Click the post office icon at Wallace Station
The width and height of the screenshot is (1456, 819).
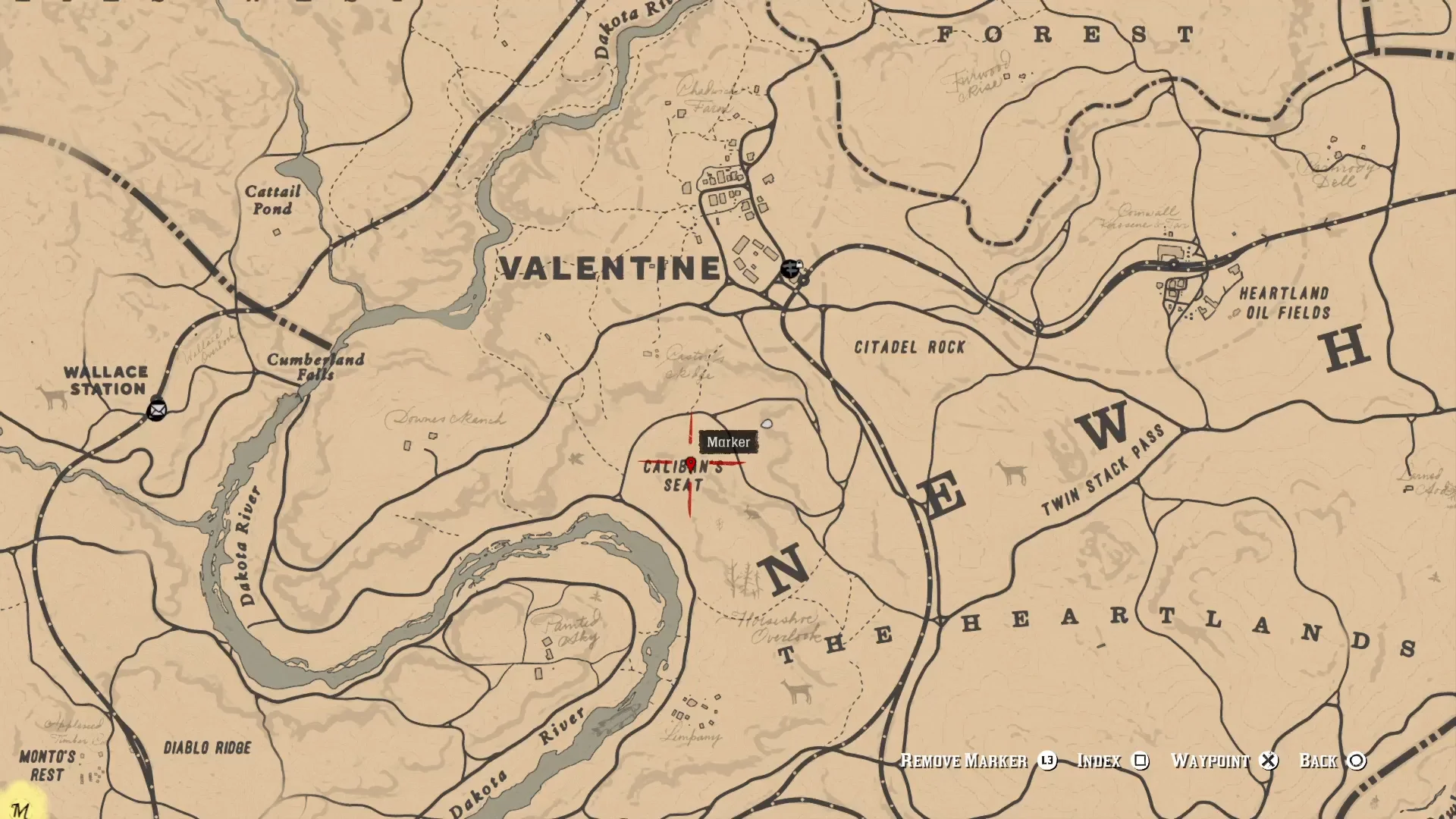(x=157, y=412)
